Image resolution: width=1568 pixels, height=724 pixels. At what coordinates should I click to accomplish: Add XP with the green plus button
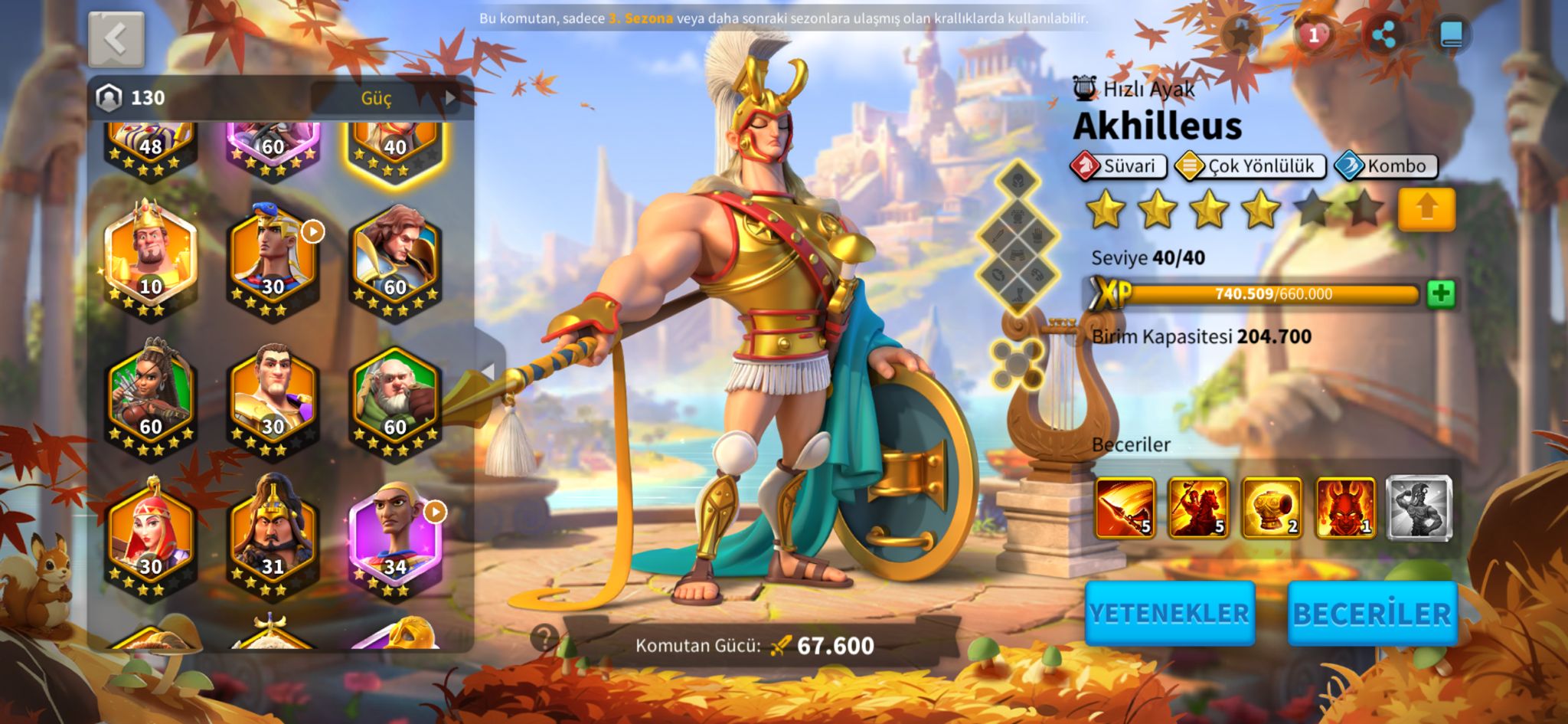tap(1440, 293)
